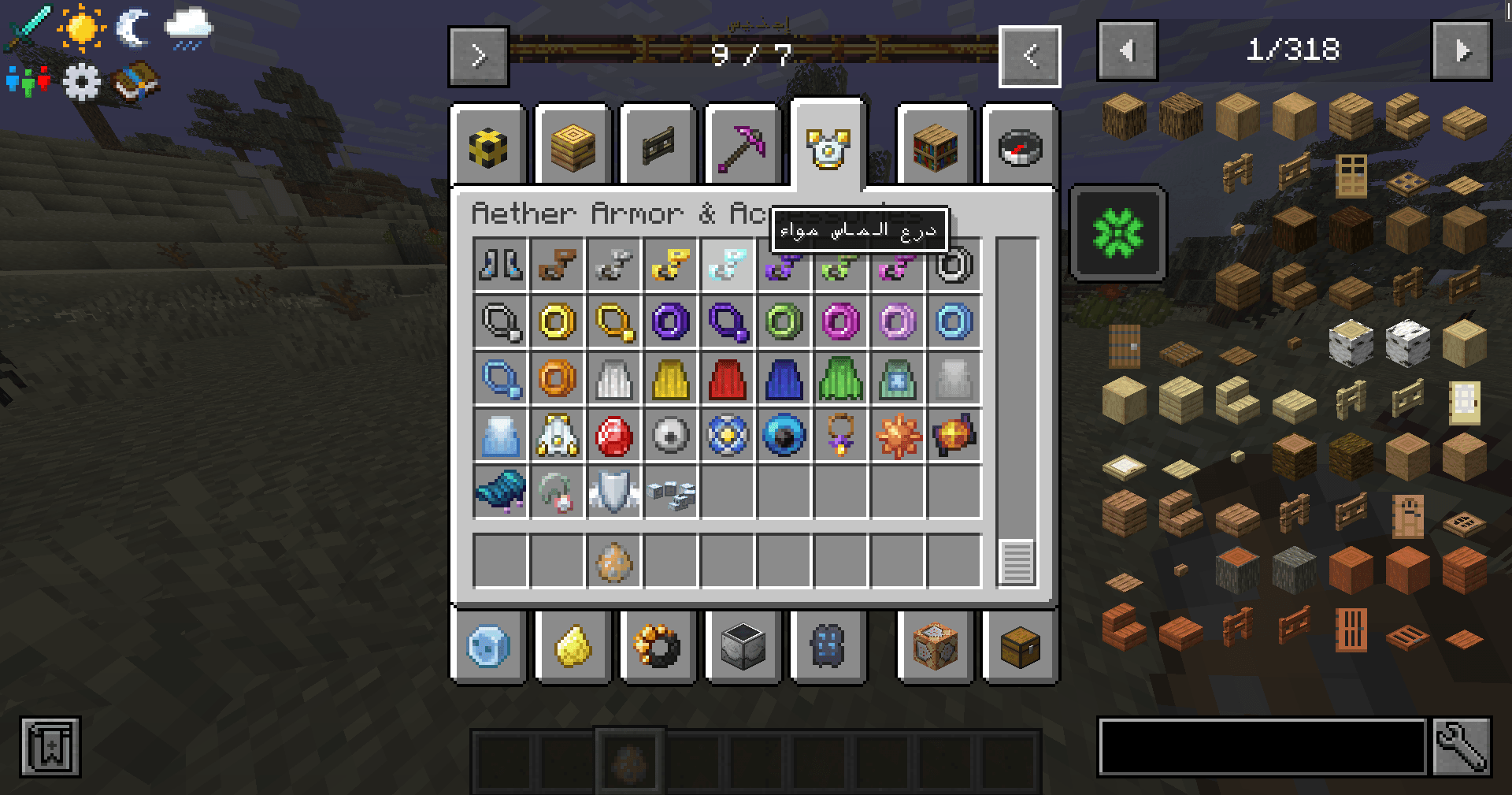This screenshot has height=795, width=1512.
Task: Set weather to rain via cloud icon
Action: pyautogui.click(x=187, y=29)
